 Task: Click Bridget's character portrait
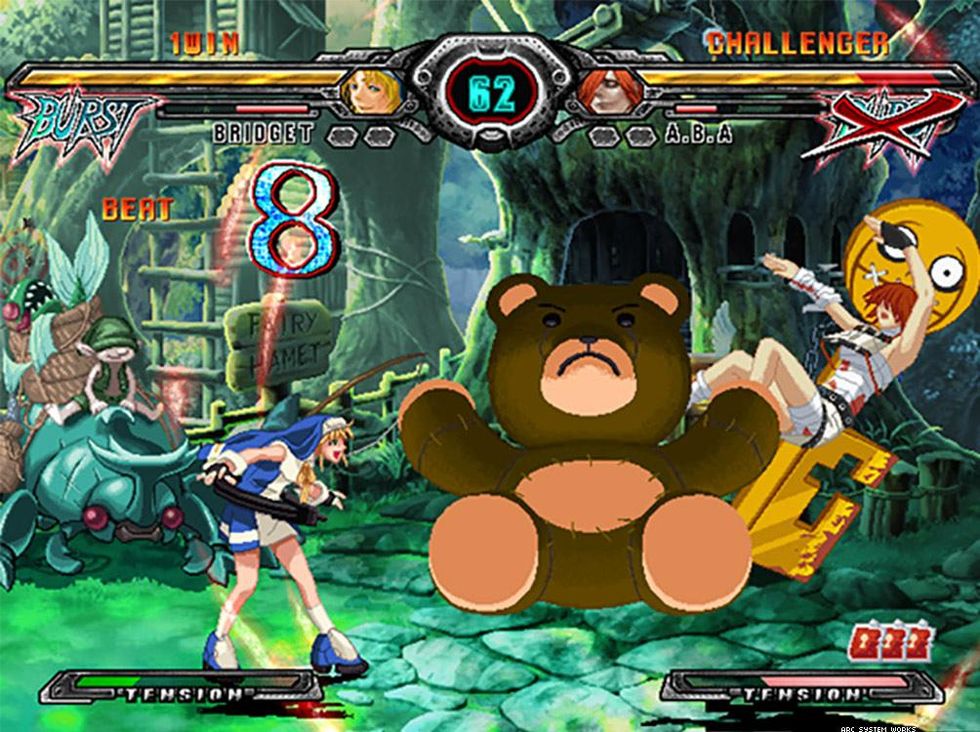coord(371,91)
